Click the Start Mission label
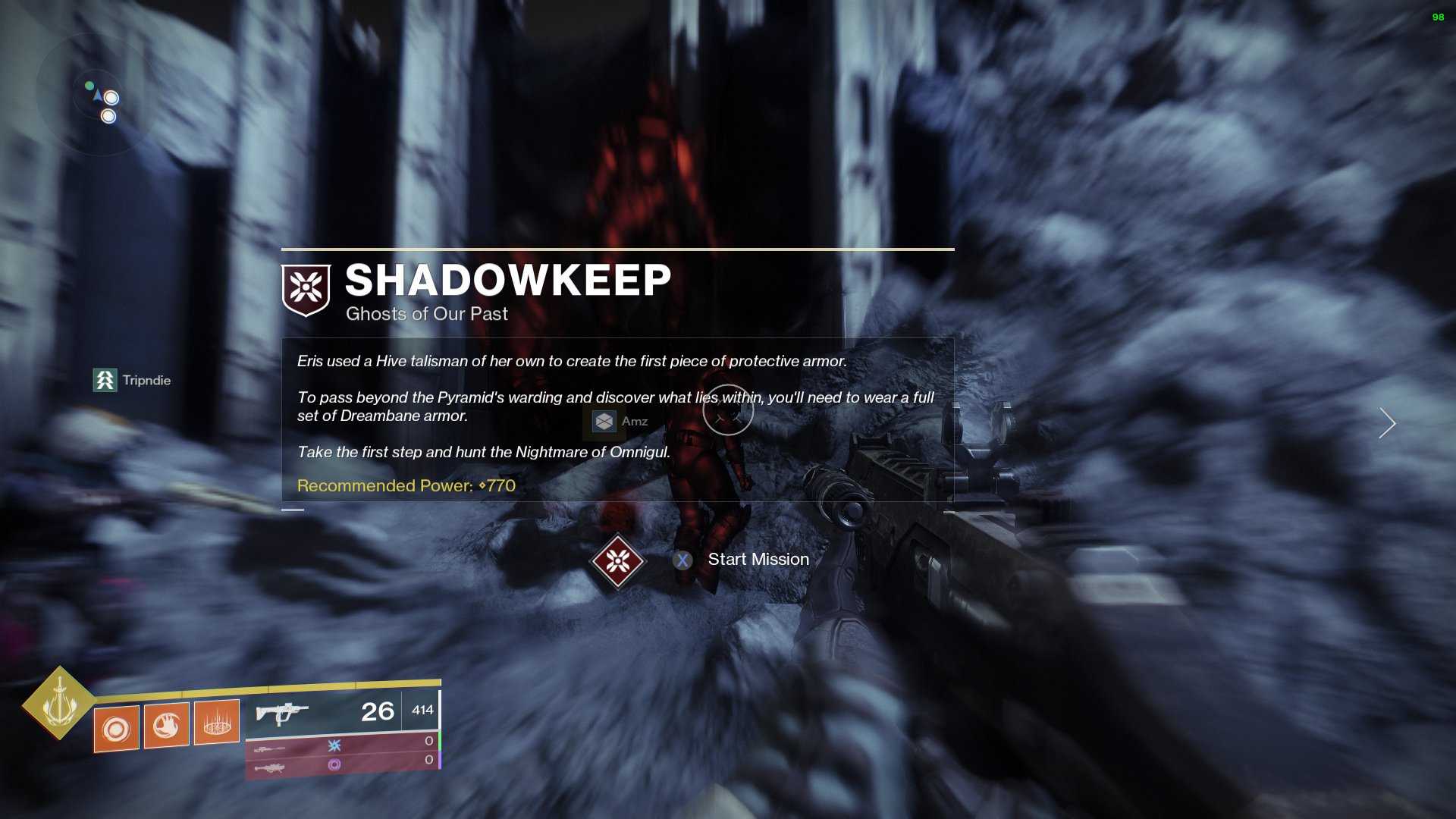 click(x=758, y=560)
